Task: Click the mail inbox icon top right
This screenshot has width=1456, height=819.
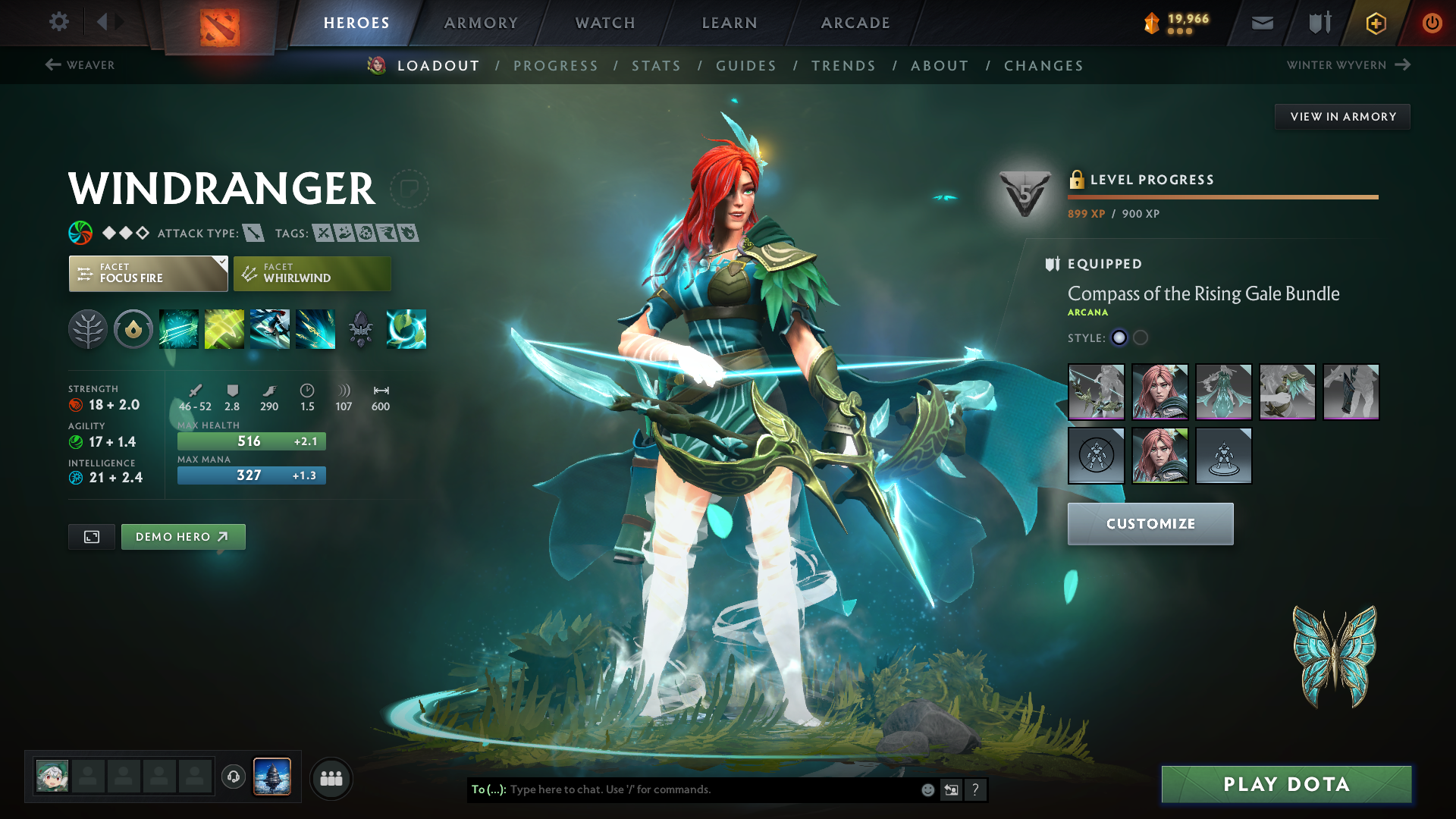Action: coord(1261,23)
